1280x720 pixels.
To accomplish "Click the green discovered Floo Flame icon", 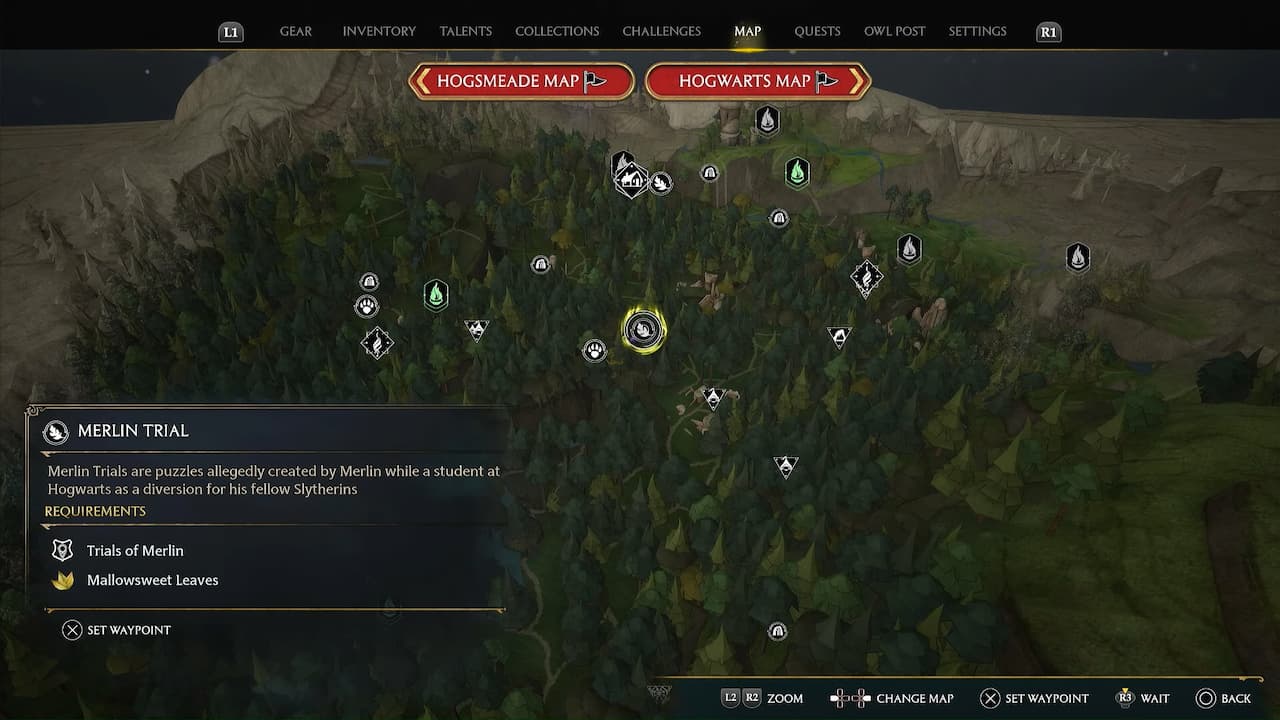I will click(435, 295).
